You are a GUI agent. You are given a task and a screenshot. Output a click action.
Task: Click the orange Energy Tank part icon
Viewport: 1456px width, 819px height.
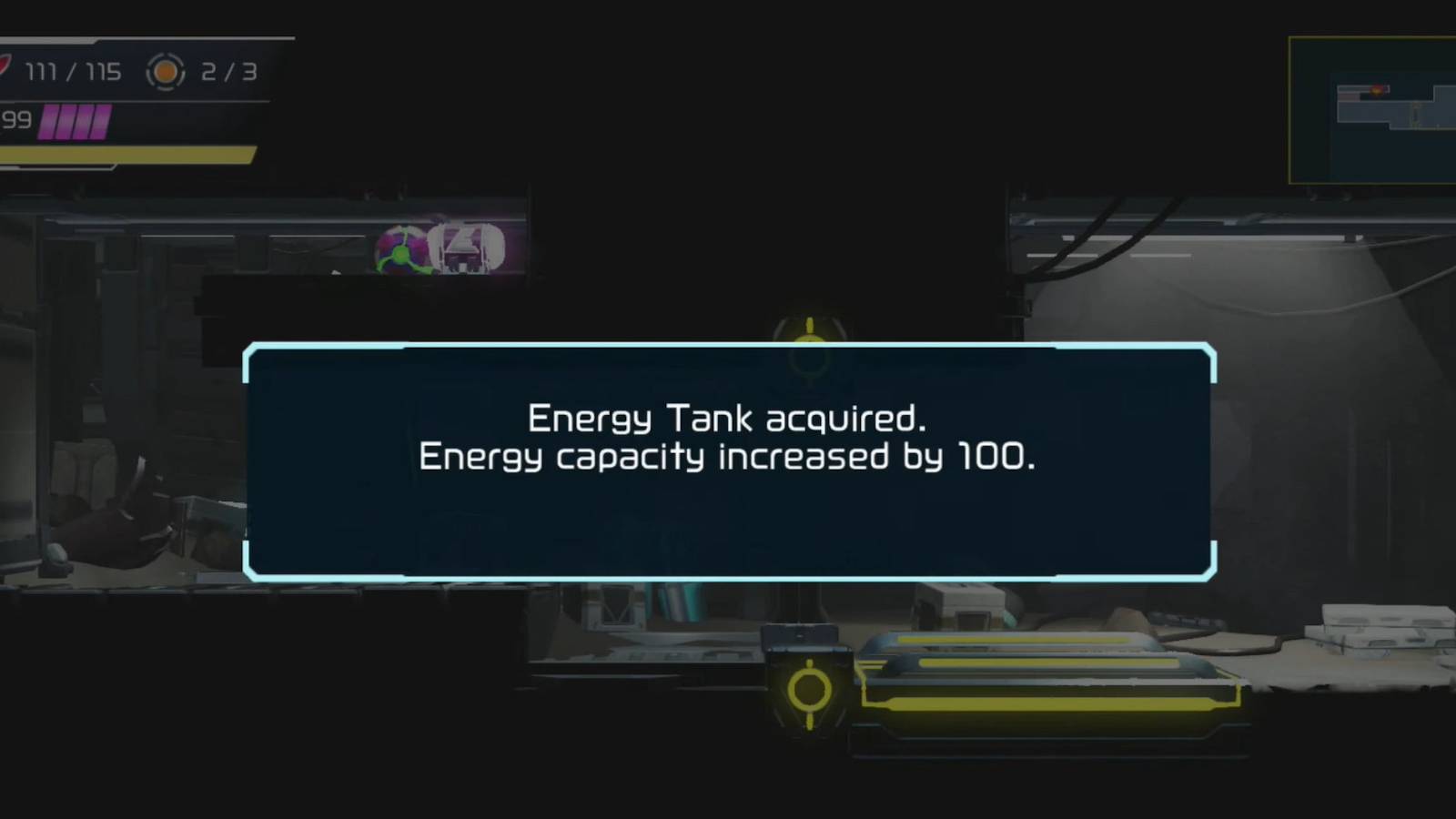pyautogui.click(x=165, y=72)
